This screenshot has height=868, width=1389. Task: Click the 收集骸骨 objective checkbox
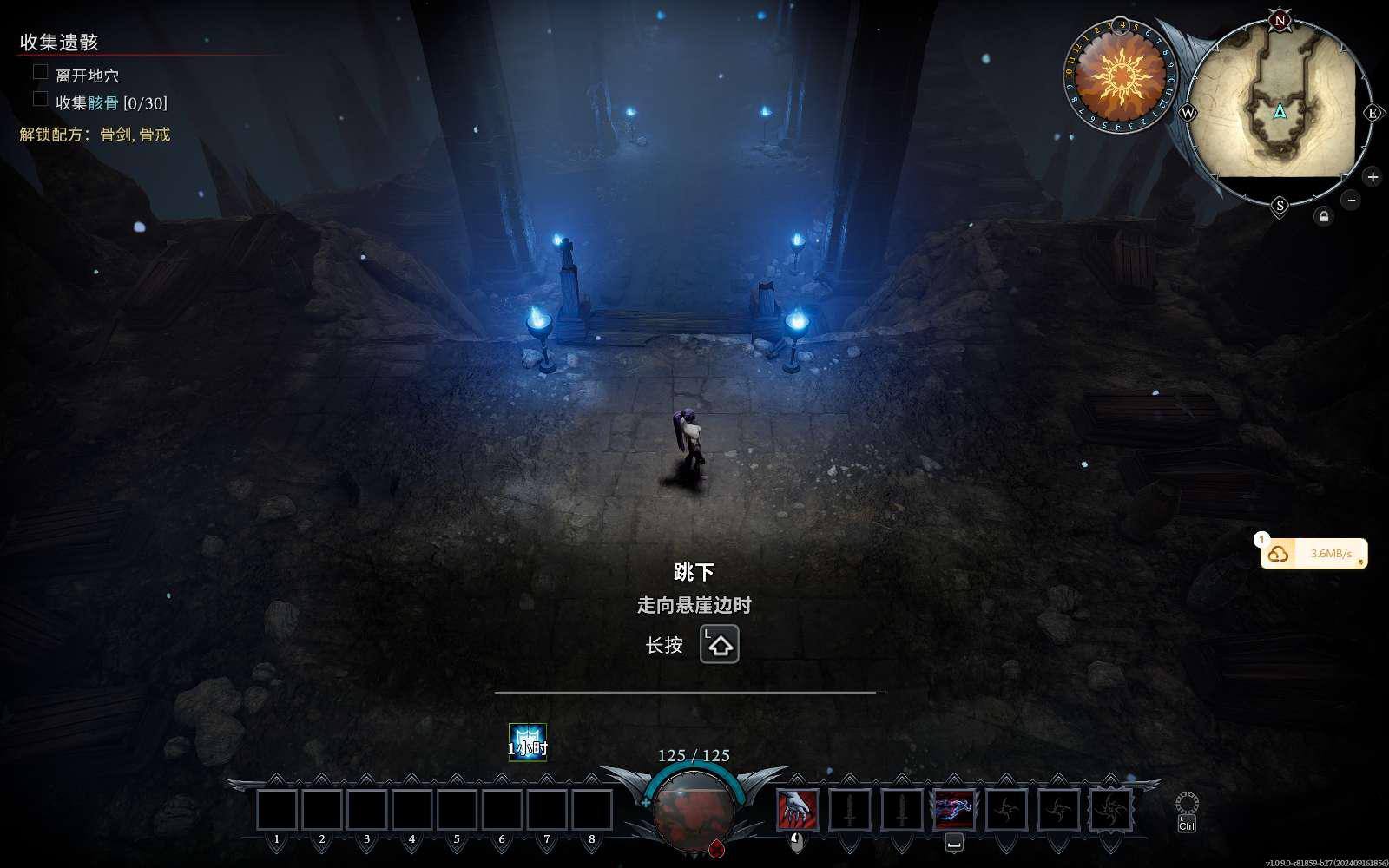pos(40,99)
